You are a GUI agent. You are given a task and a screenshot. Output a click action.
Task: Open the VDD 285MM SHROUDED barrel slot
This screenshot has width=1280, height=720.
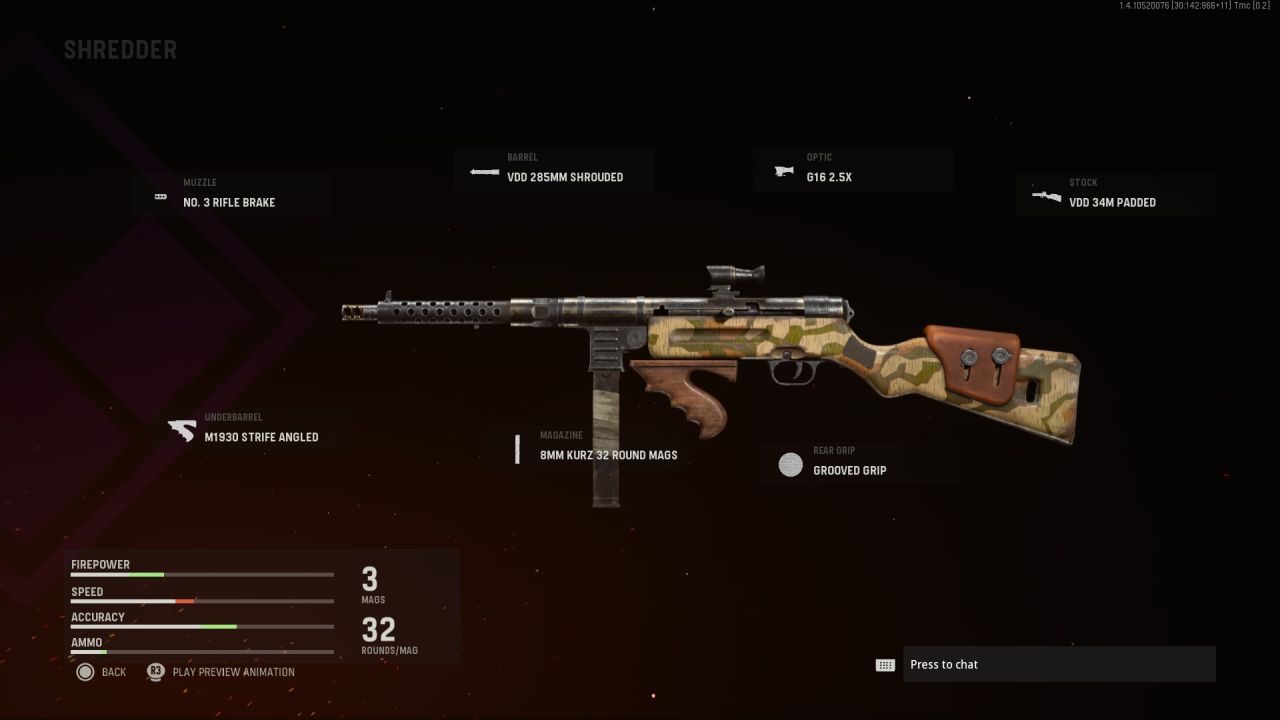tap(554, 170)
